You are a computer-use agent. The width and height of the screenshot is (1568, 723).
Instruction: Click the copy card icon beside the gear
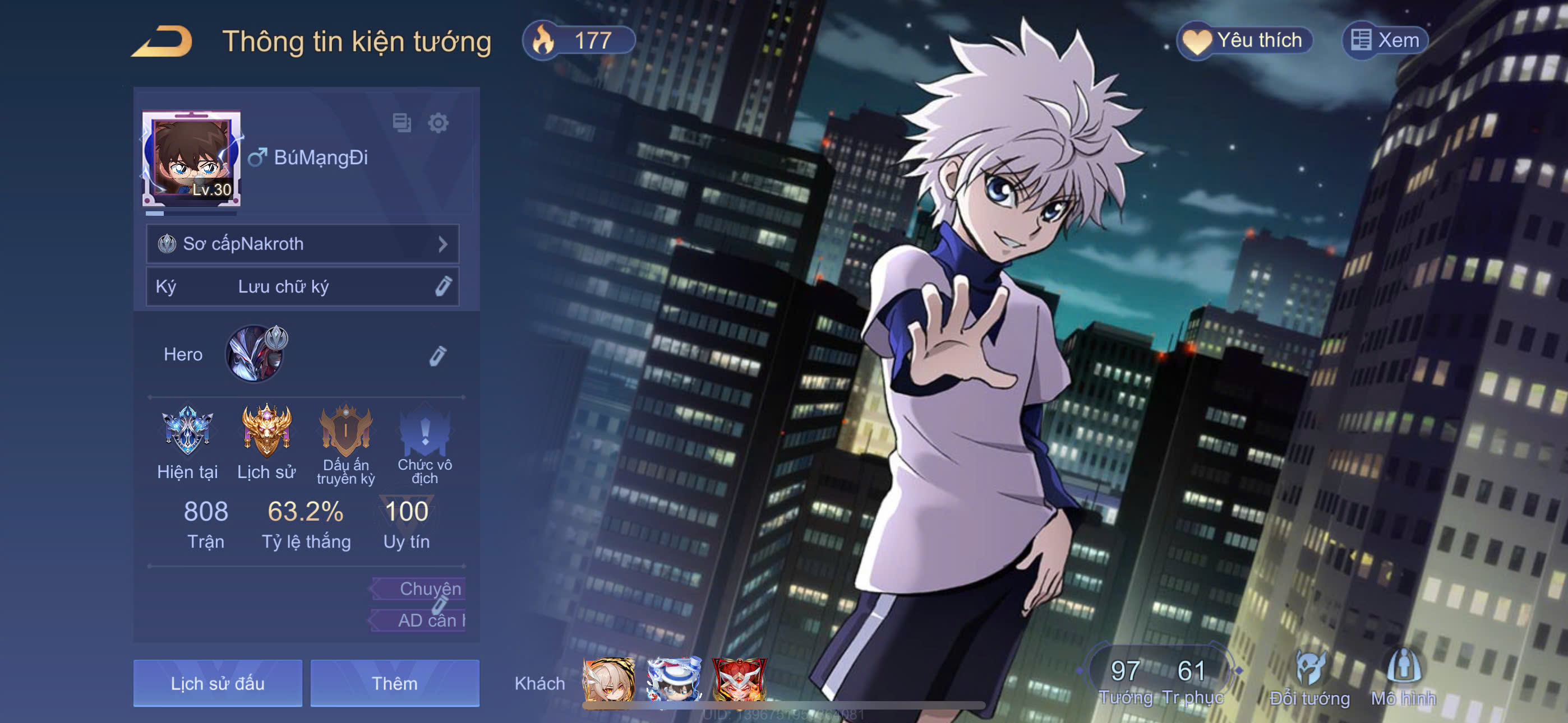click(402, 123)
